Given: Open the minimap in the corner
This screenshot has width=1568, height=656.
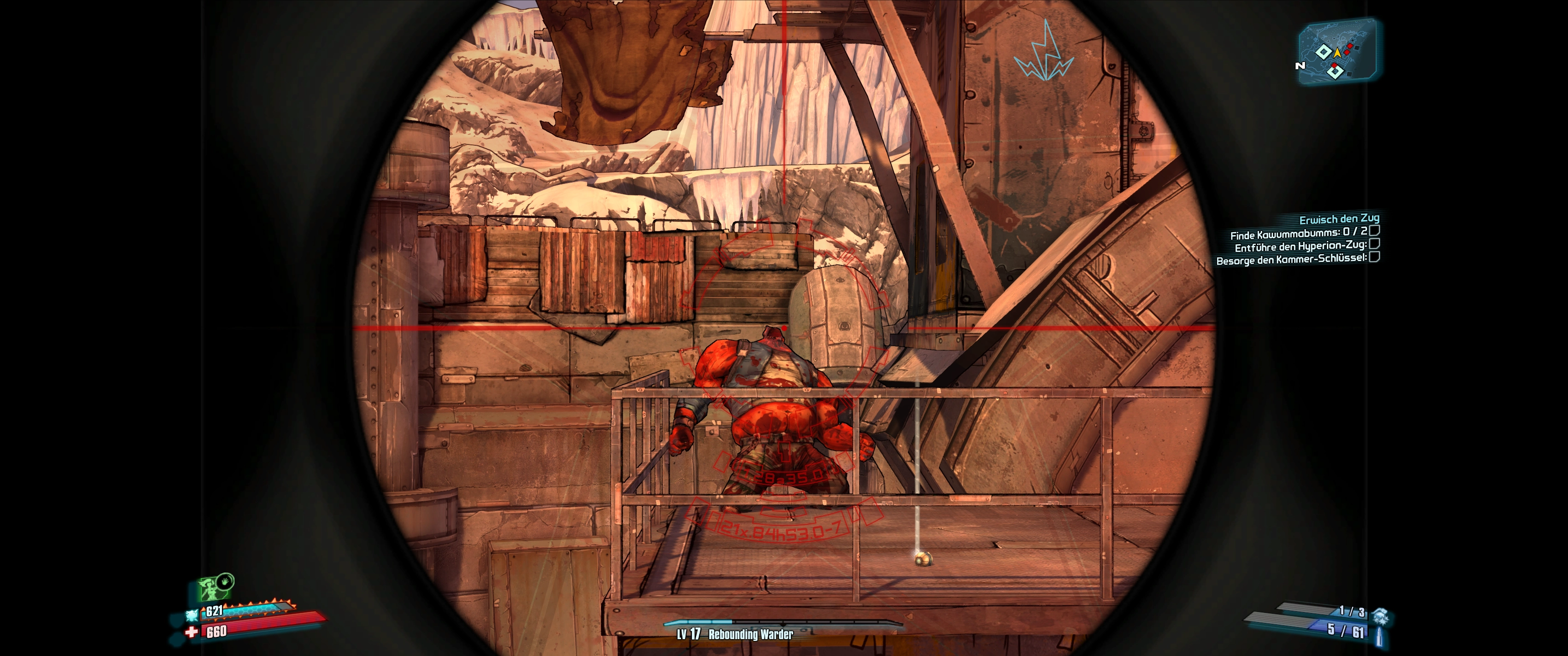Looking at the screenshot, I should (x=1338, y=51).
